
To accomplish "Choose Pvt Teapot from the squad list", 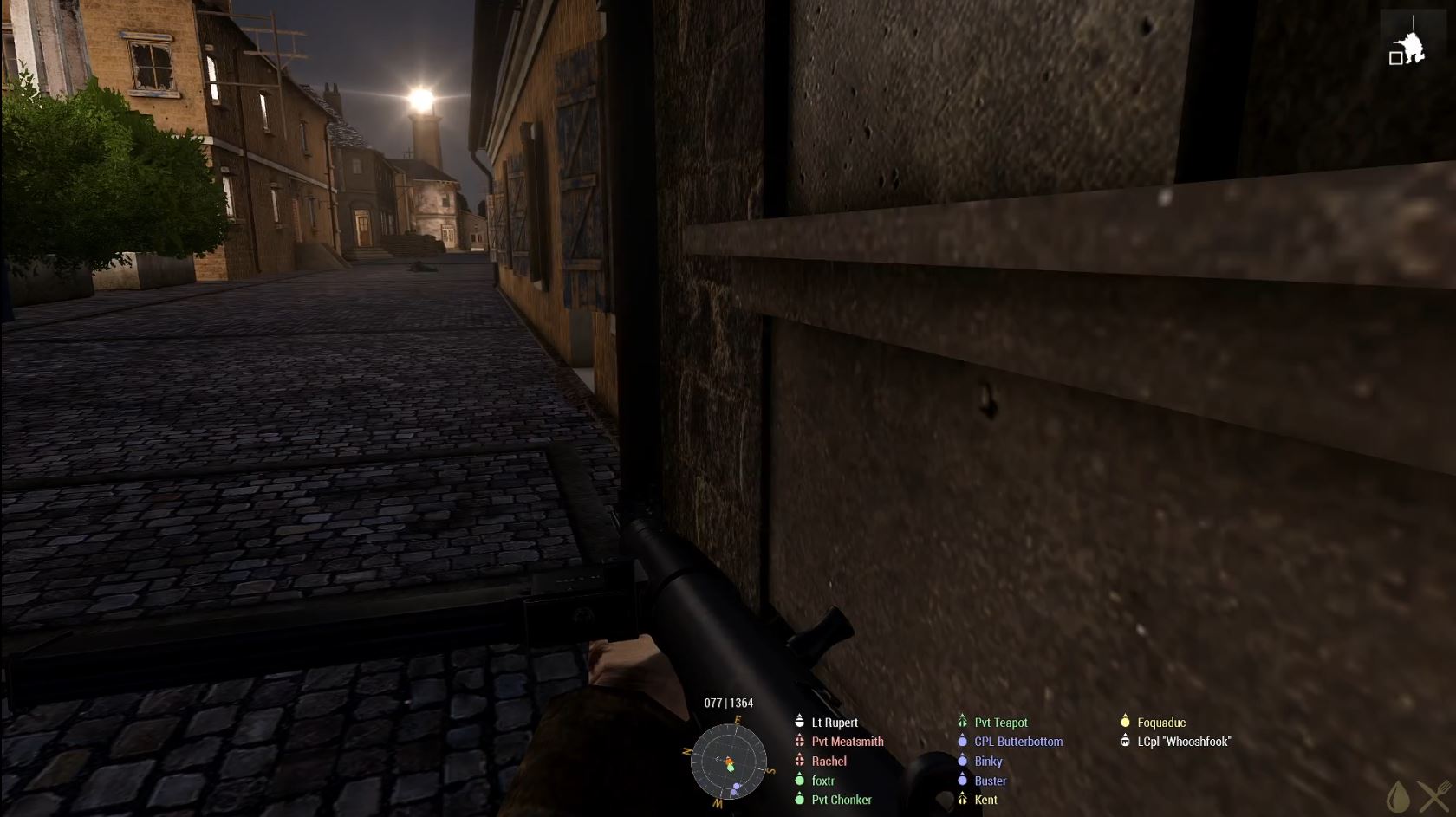I will click(x=1000, y=723).
